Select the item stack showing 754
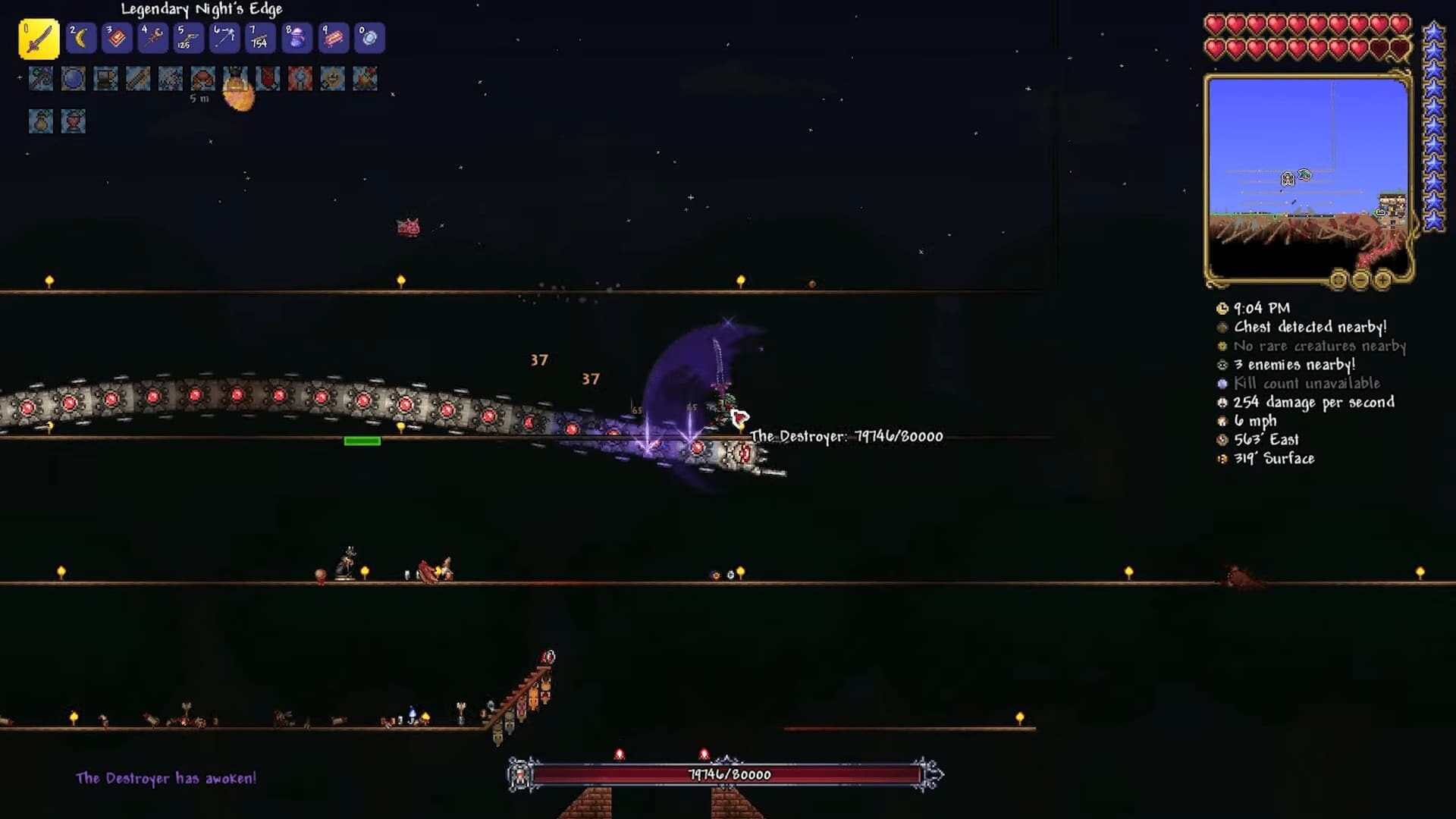Image resolution: width=1456 pixels, height=819 pixels. coord(259,38)
